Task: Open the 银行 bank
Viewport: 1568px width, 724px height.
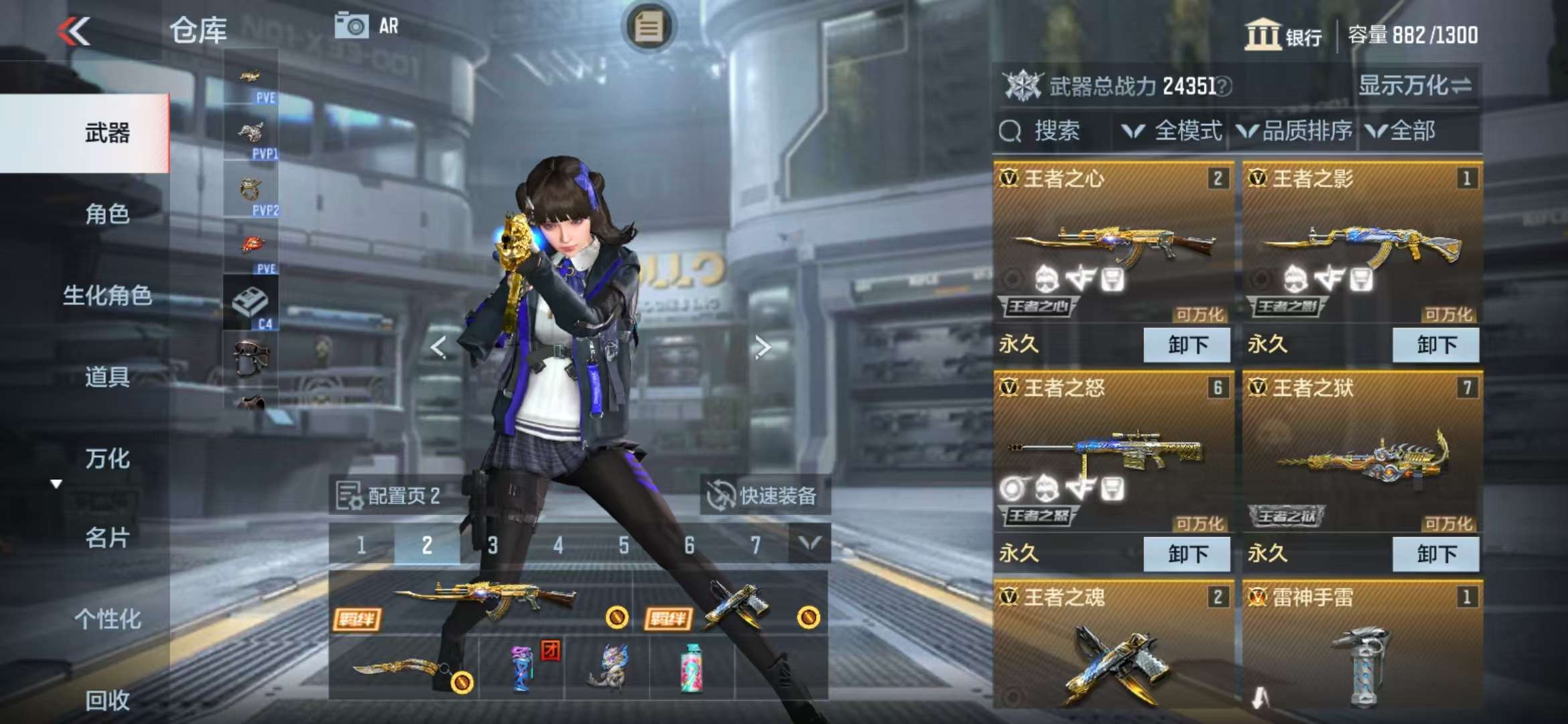Action: 1283,35
